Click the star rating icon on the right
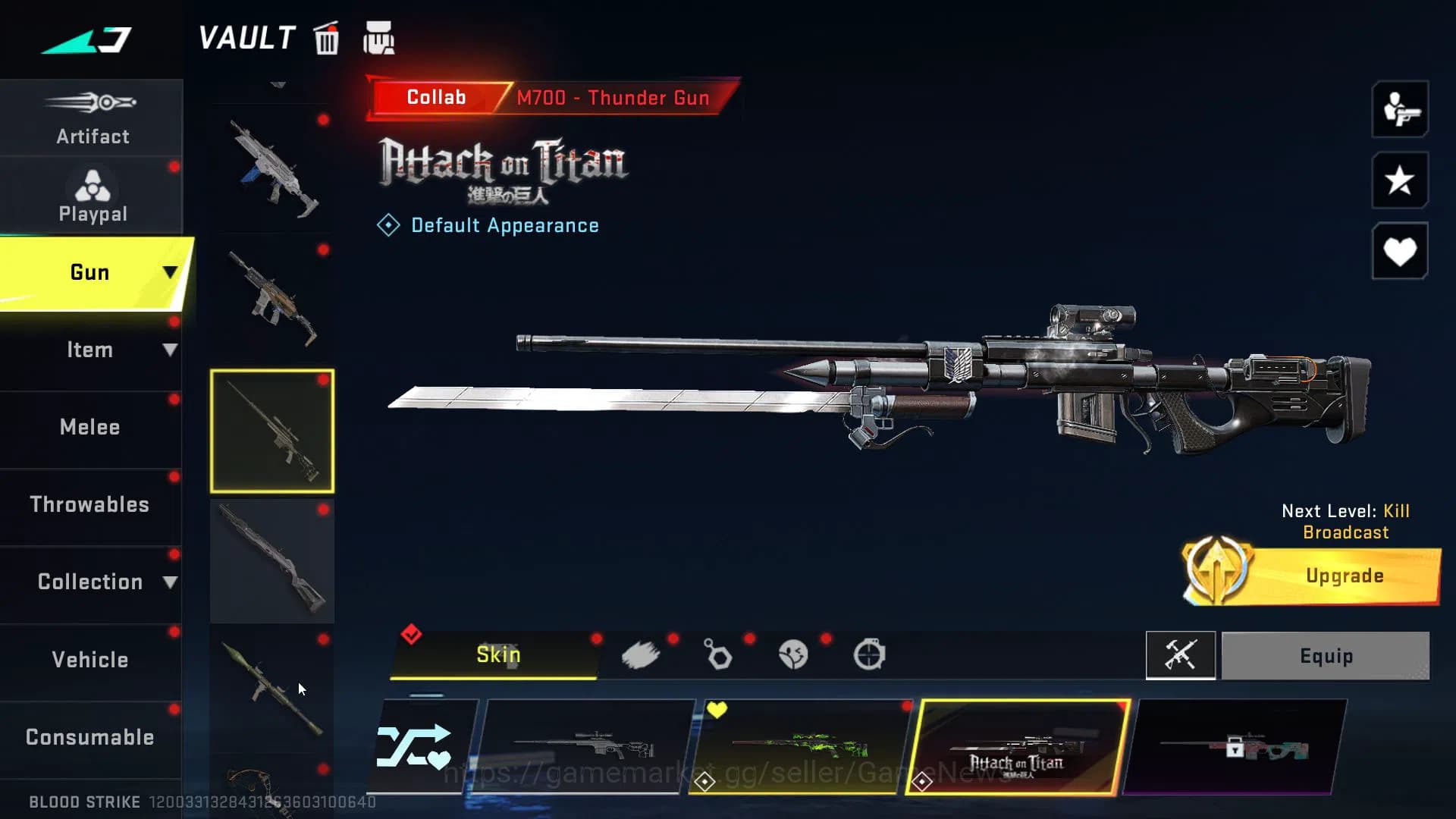The image size is (1456, 819). point(1399,181)
